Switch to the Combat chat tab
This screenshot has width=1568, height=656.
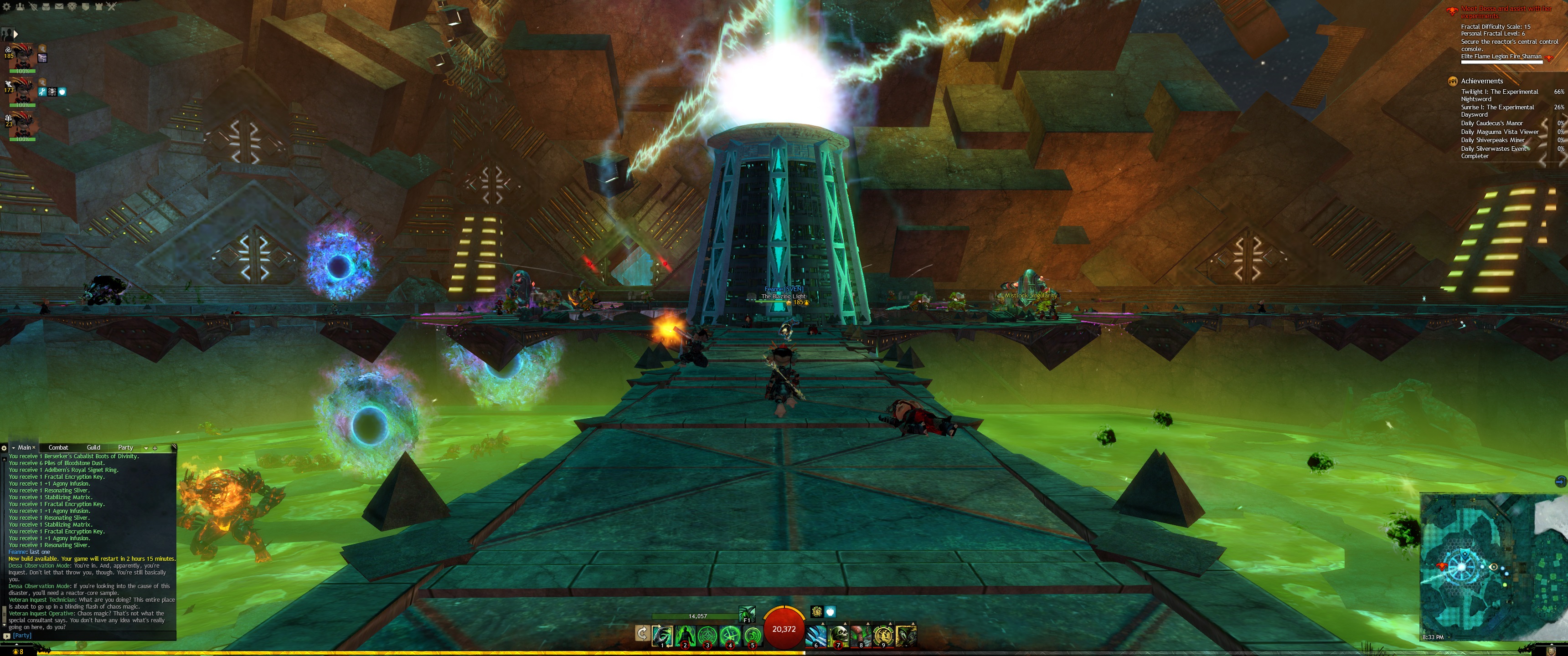[x=58, y=447]
